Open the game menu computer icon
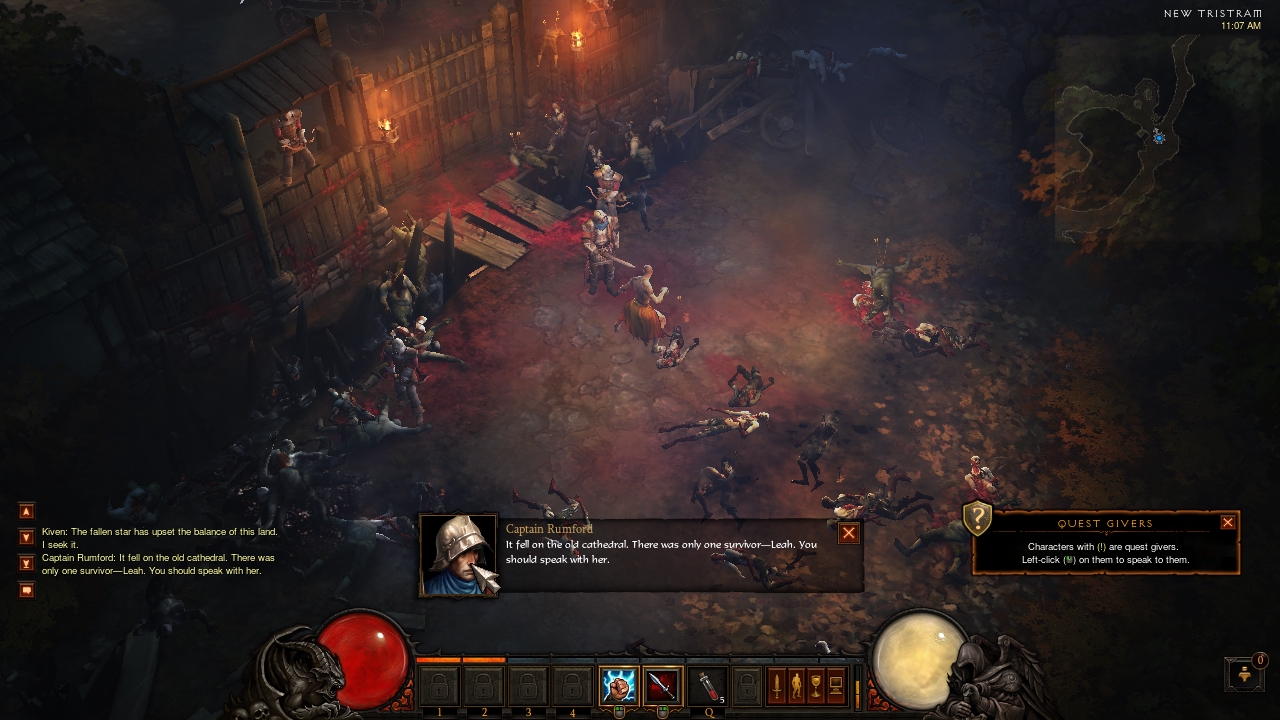 [836, 686]
